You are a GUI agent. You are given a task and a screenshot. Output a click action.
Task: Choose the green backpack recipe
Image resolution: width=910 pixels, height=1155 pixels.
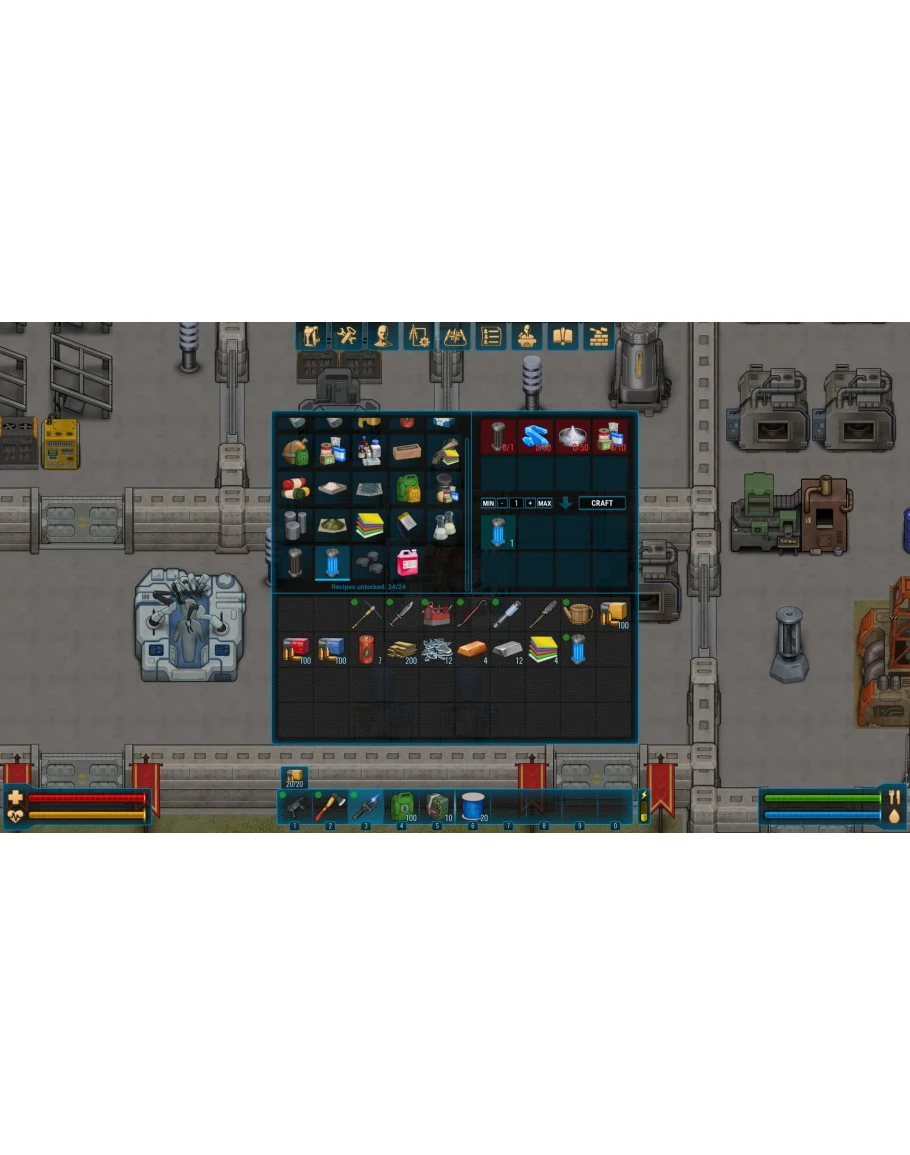point(407,488)
